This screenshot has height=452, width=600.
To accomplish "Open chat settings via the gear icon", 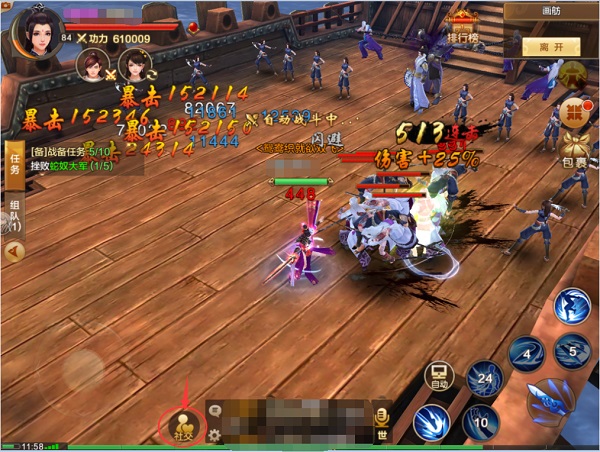I will coord(214,436).
